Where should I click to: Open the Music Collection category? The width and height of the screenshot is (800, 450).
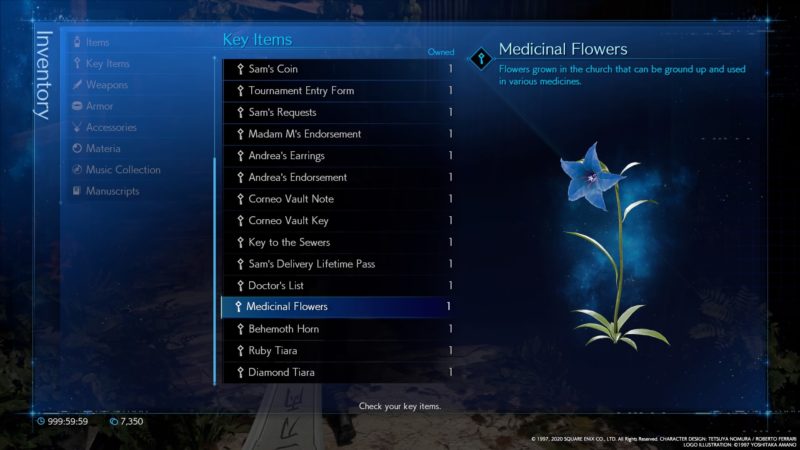[122, 170]
